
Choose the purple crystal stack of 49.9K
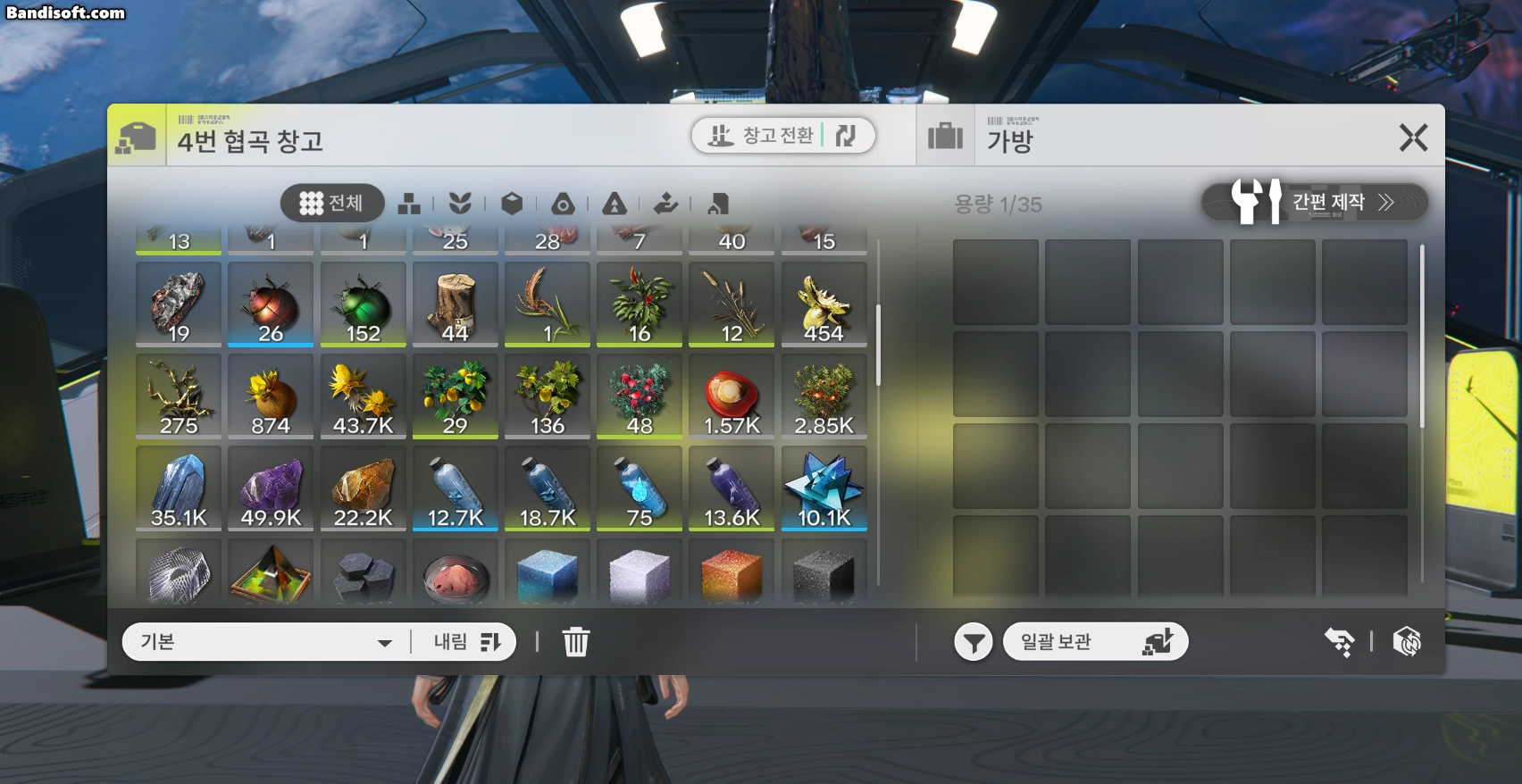point(271,488)
